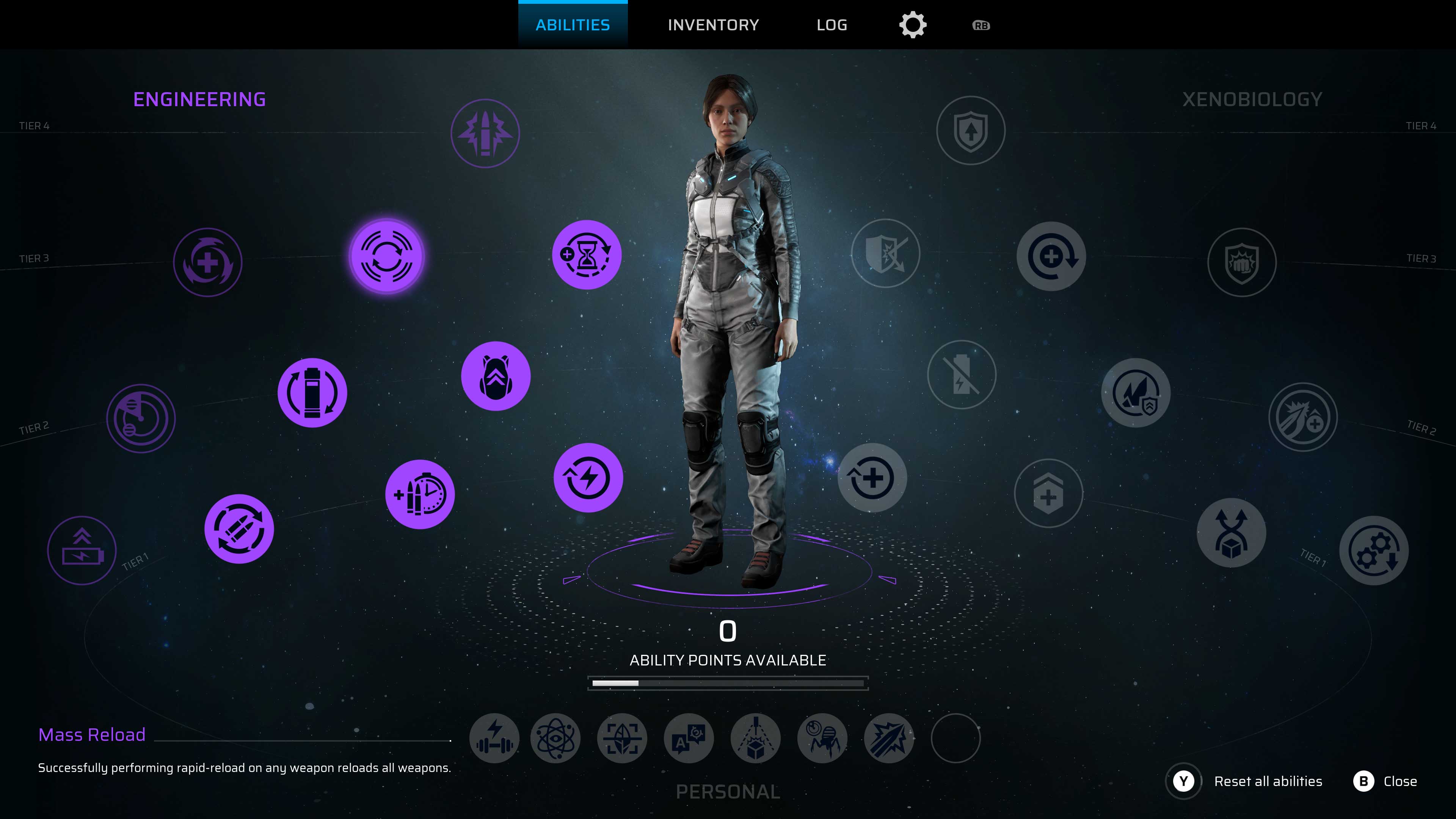Choose the backpack upgrade ability icon
Screen dimensions: 1456x819
(496, 377)
